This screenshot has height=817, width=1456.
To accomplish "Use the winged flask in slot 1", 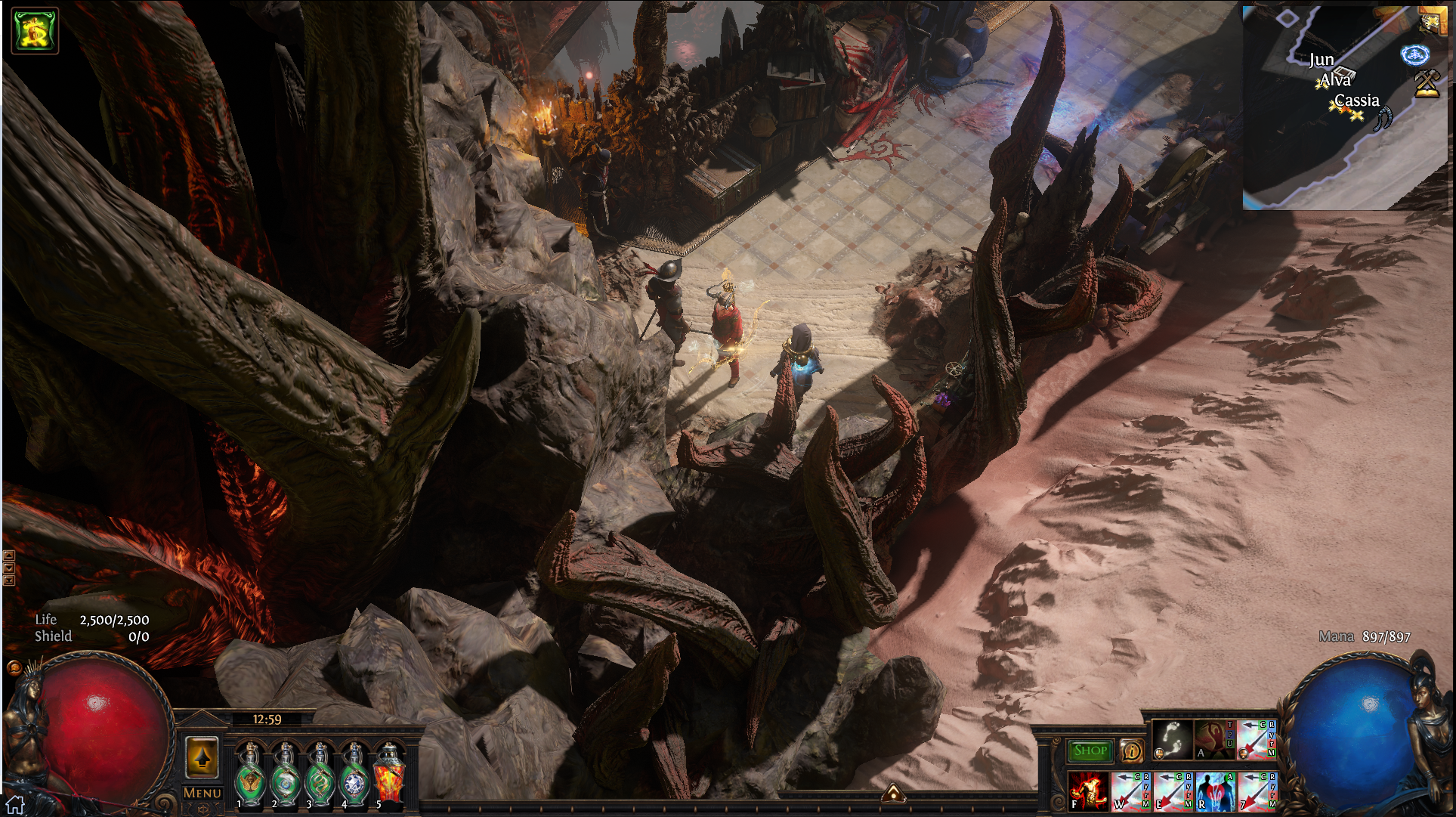I will [249, 774].
